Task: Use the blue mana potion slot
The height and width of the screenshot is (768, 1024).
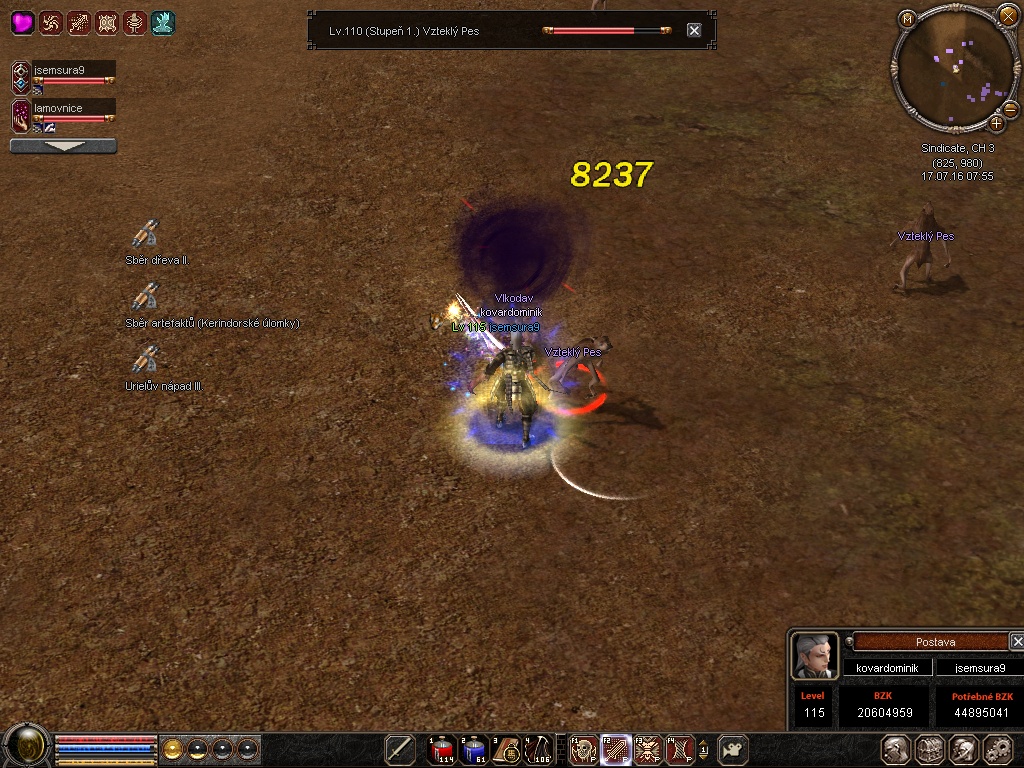Action: (474, 749)
